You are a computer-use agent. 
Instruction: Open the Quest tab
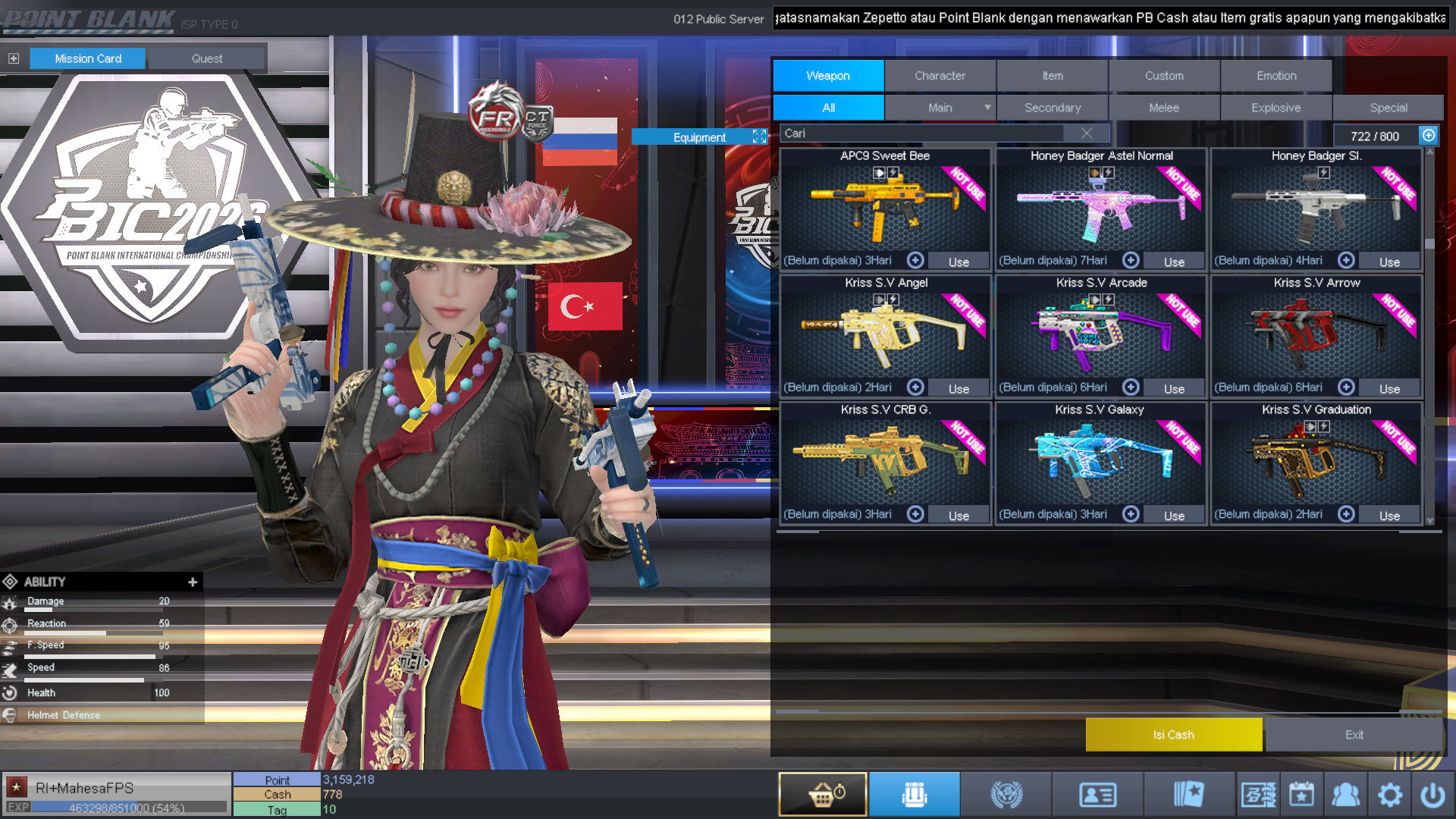click(207, 58)
